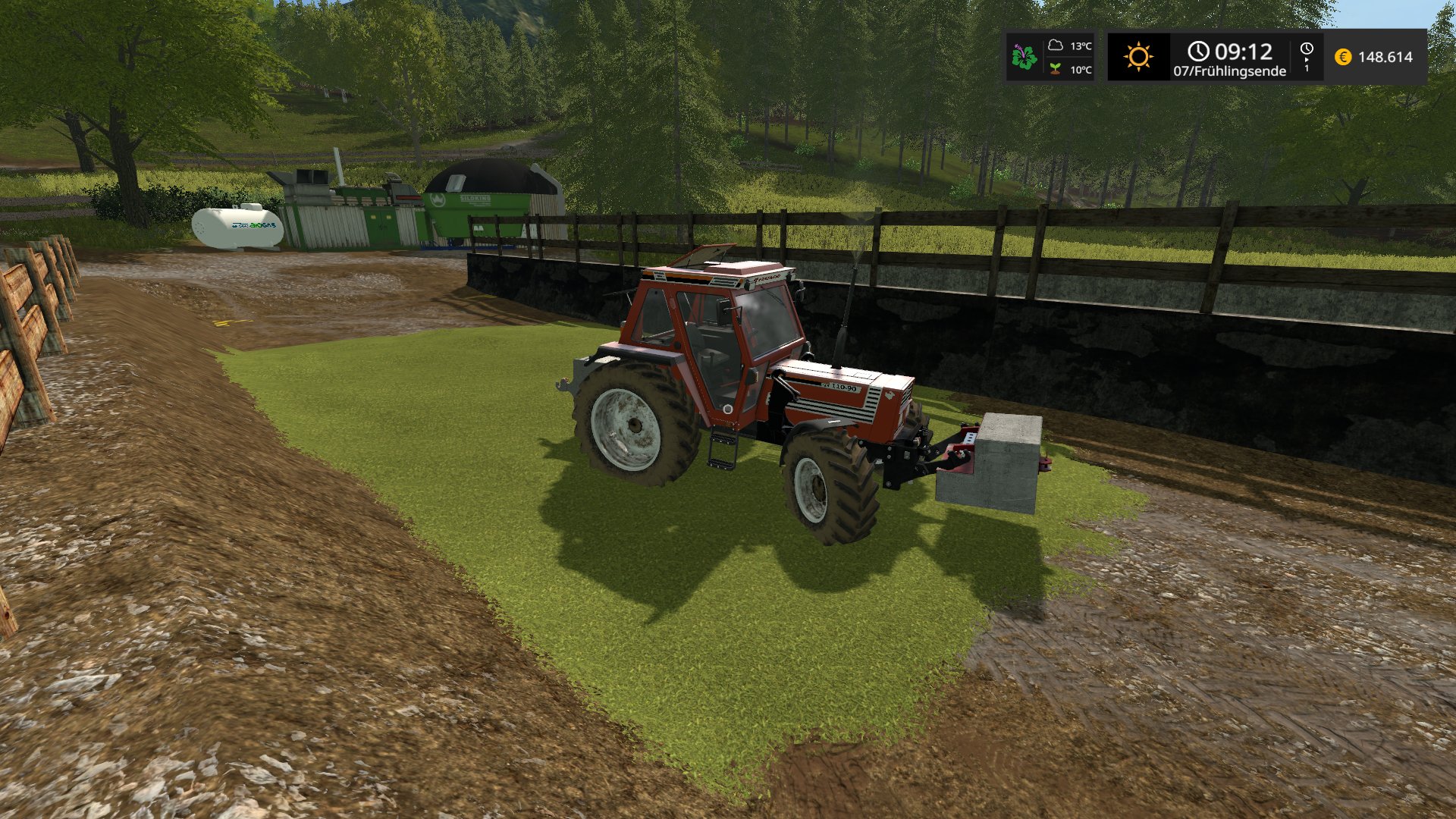Select the sunny weather forecast icon

click(x=1138, y=57)
